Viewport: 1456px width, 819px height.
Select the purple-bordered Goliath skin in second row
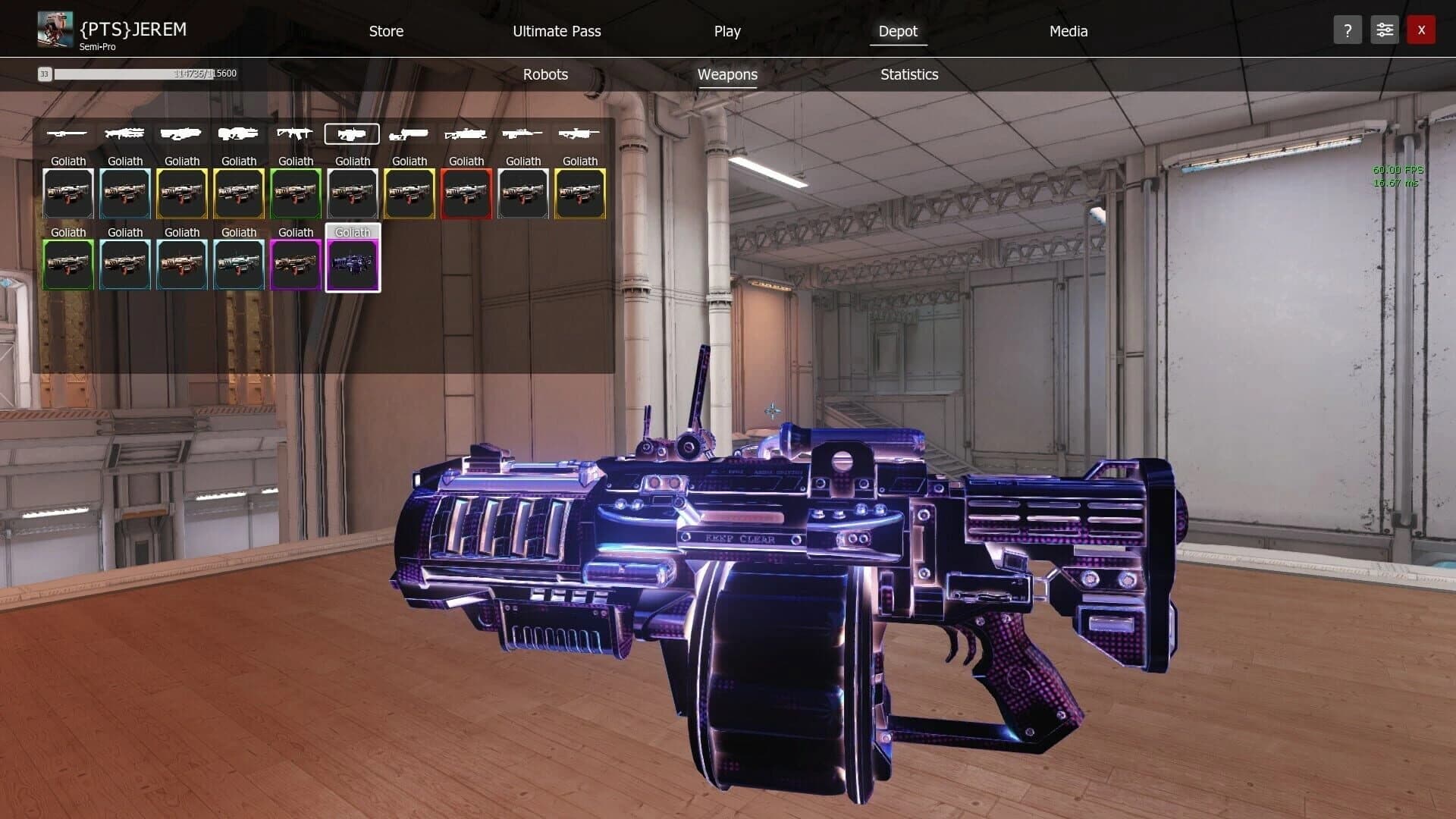click(x=296, y=265)
